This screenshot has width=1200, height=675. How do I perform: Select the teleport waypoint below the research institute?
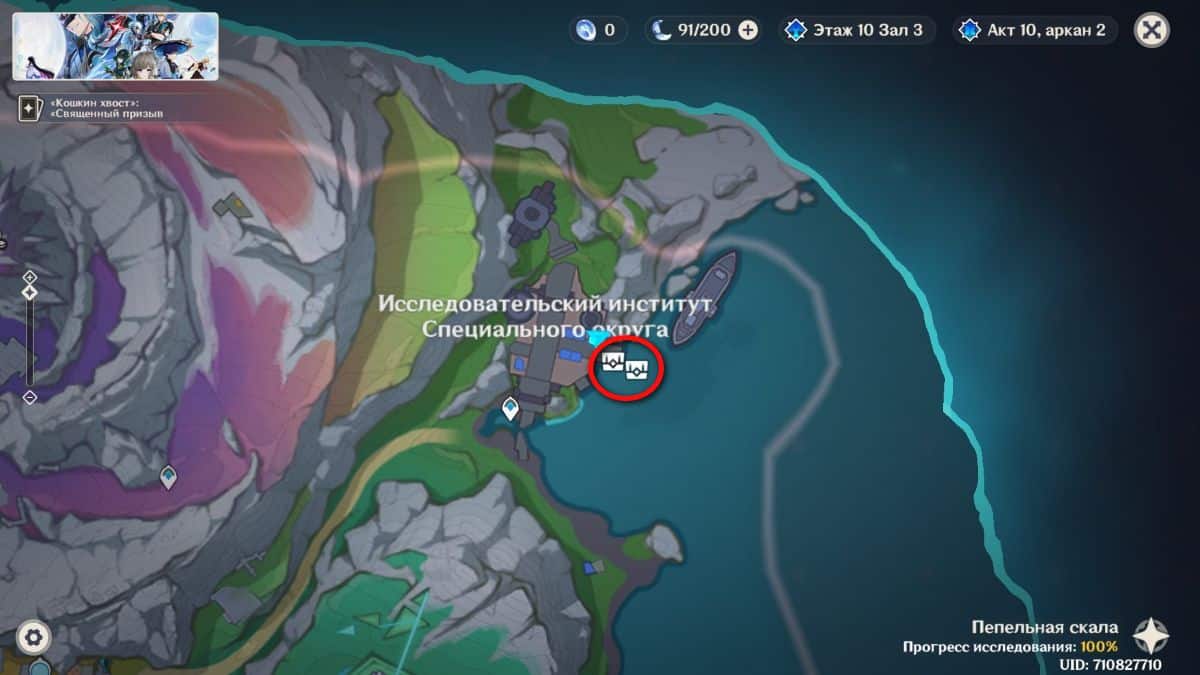coord(511,408)
